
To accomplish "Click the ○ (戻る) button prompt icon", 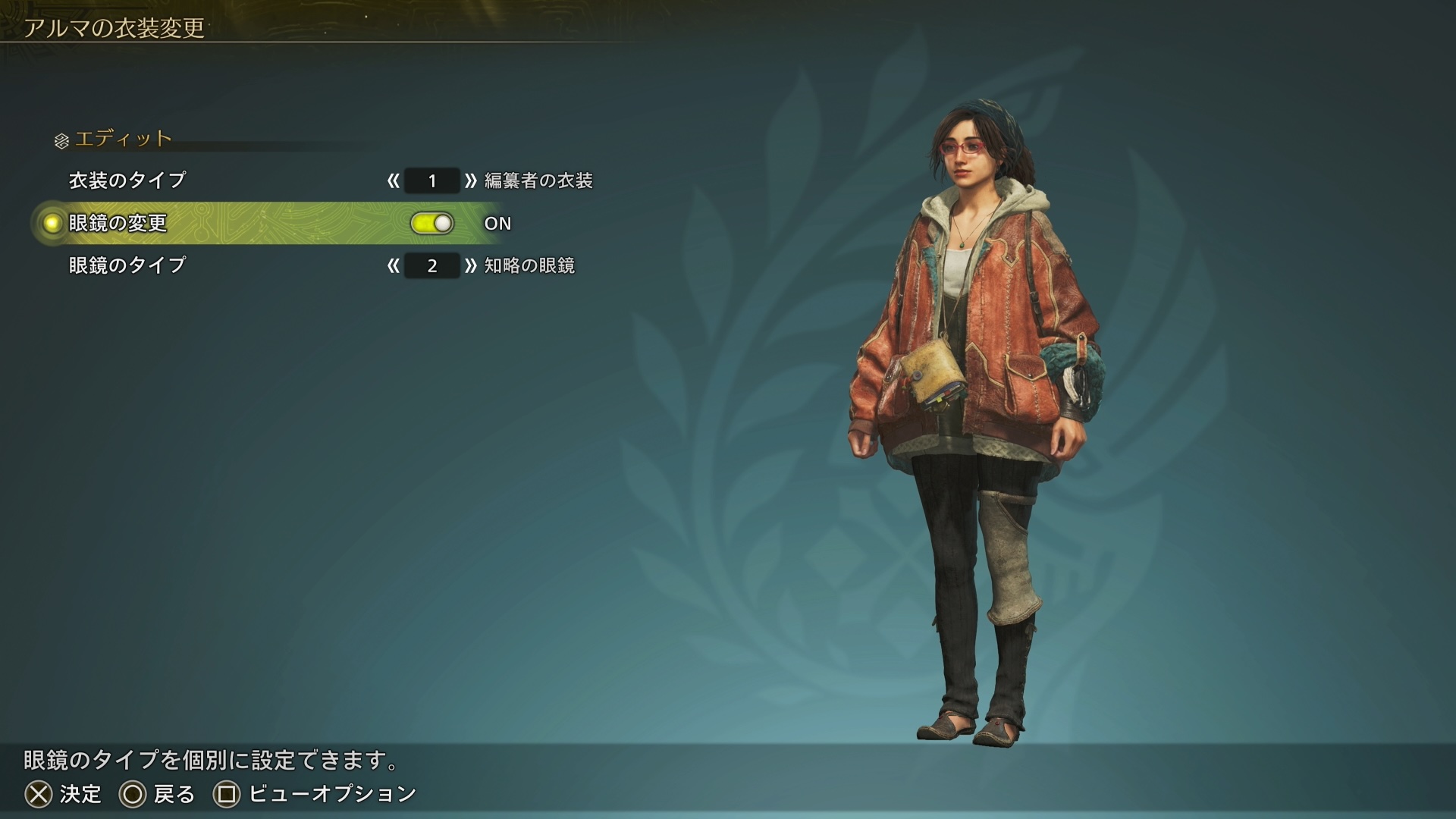I will (x=131, y=795).
